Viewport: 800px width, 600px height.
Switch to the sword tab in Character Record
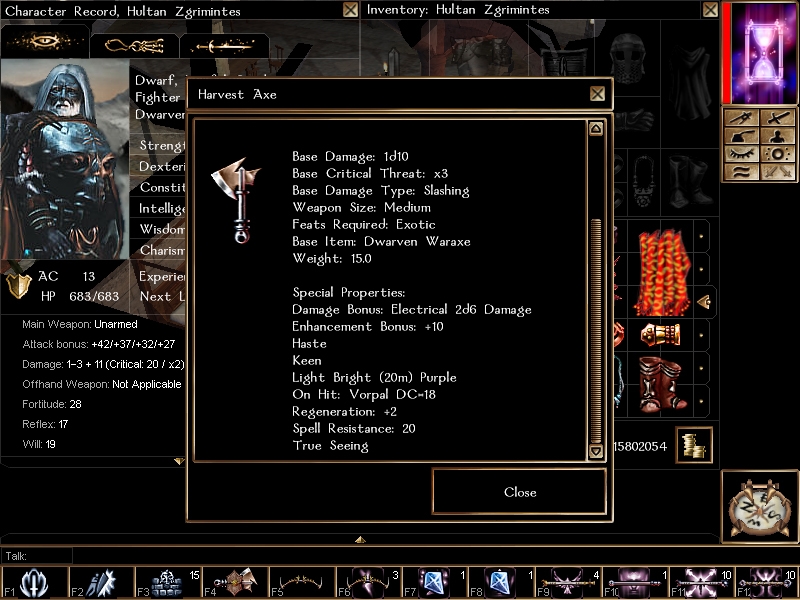(x=223, y=46)
